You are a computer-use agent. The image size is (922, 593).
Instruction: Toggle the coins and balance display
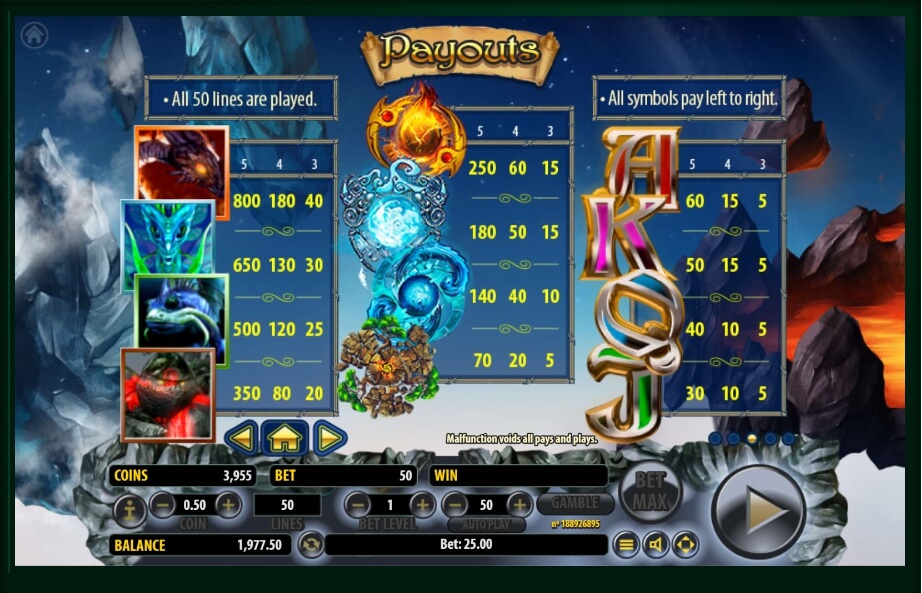click(x=310, y=545)
